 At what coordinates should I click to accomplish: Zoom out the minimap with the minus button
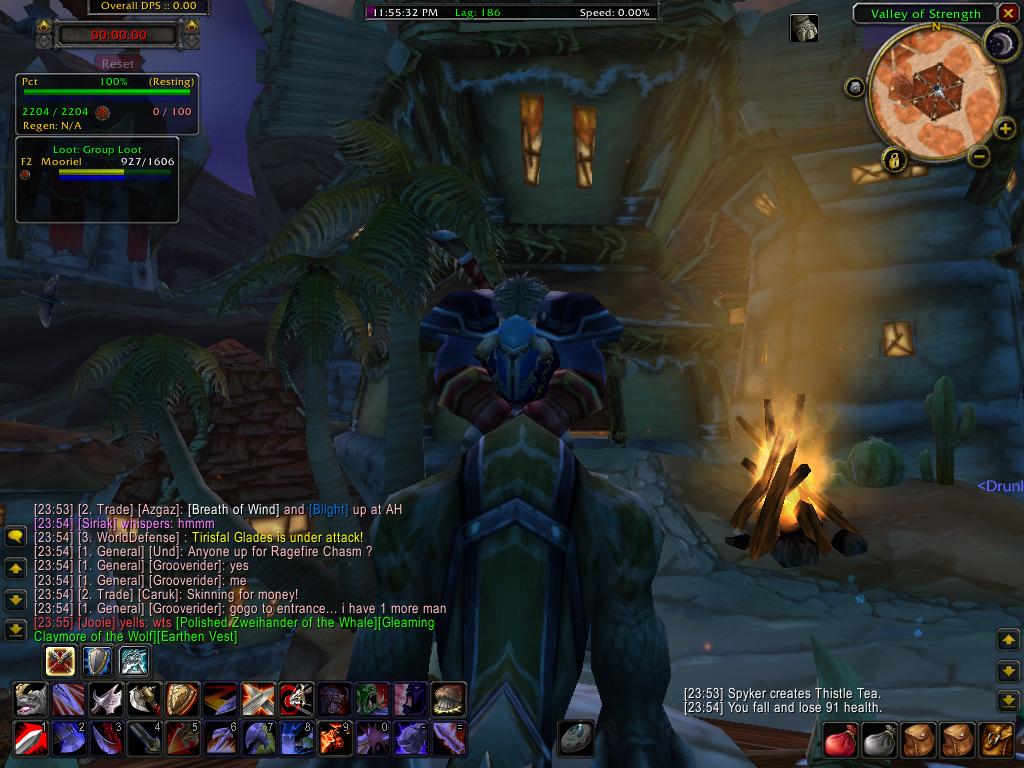979,156
